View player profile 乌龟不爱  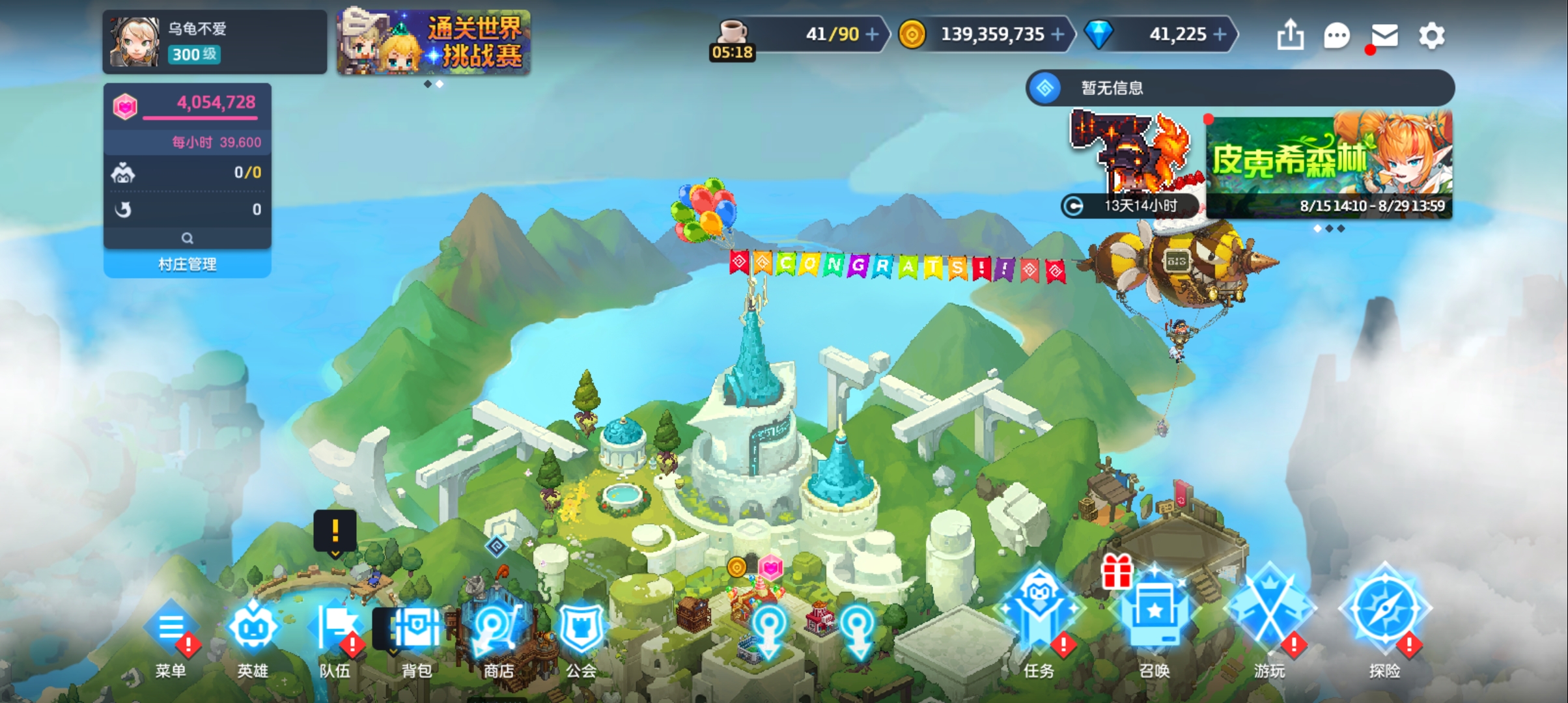(214, 42)
